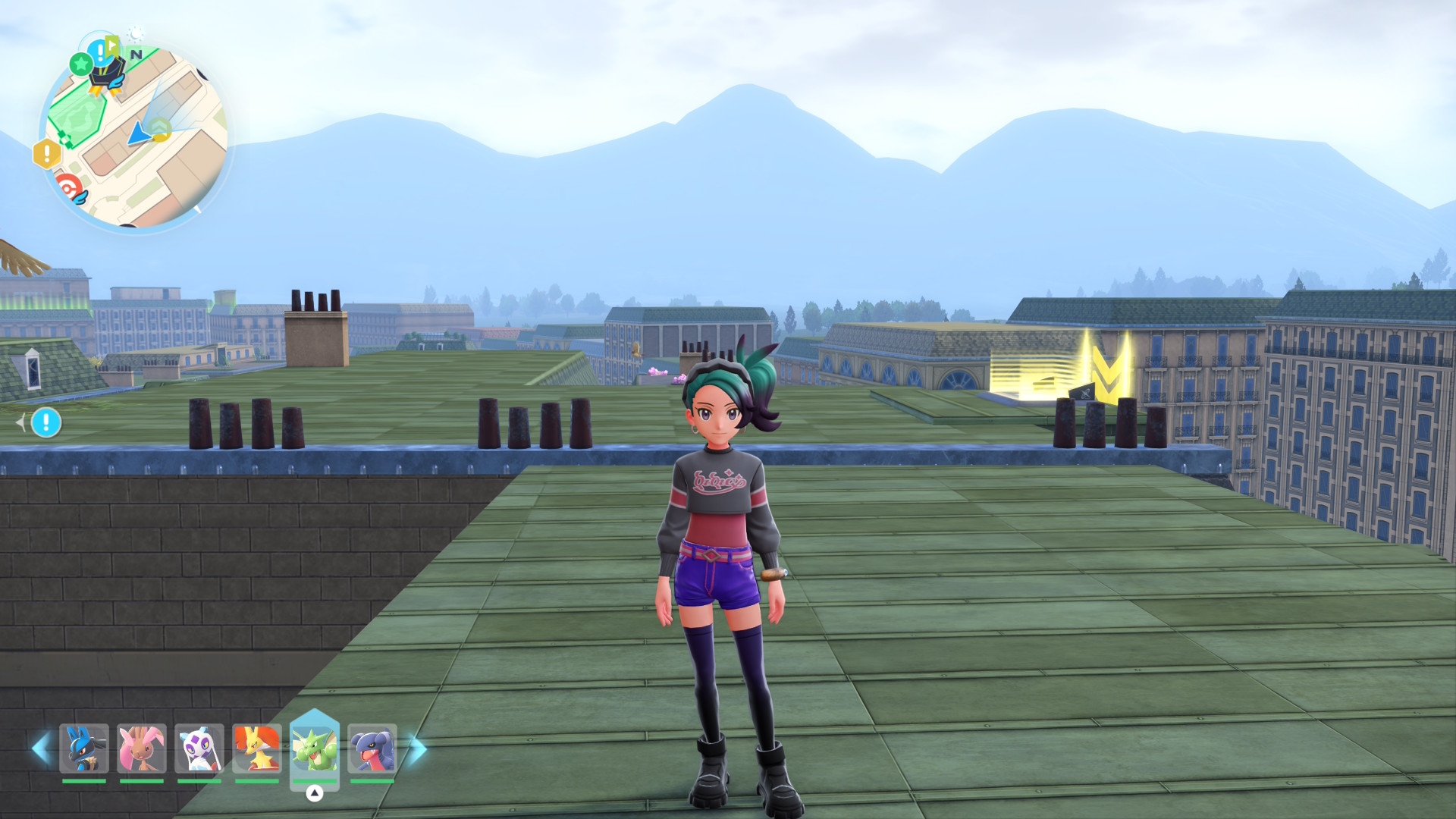Screen dimensions: 1456x819
Task: Select the highlighted Scyther party slot
Action: pos(315,748)
